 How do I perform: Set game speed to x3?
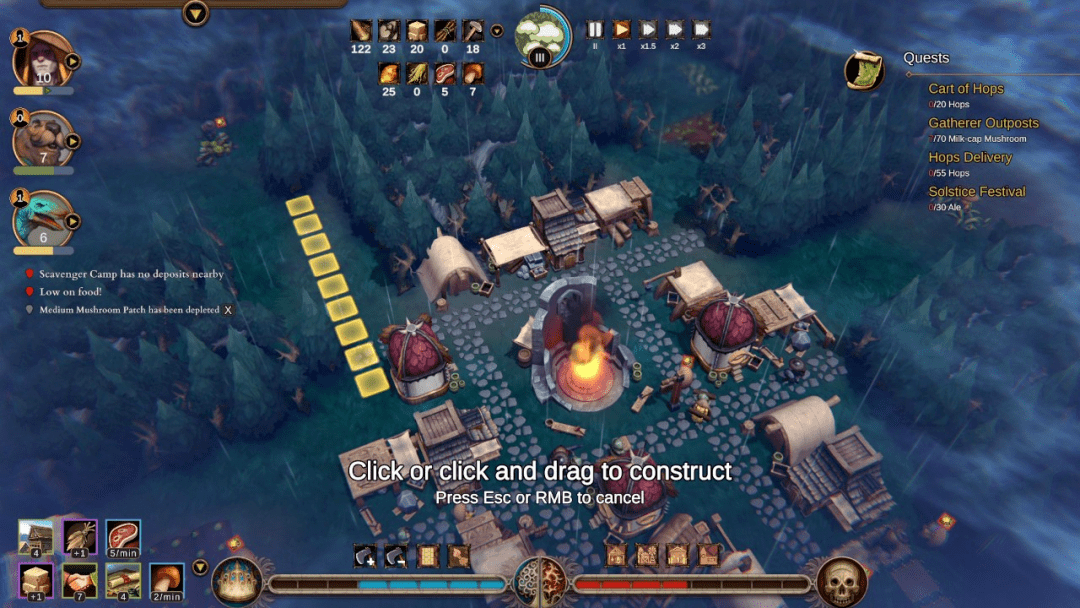[701, 30]
